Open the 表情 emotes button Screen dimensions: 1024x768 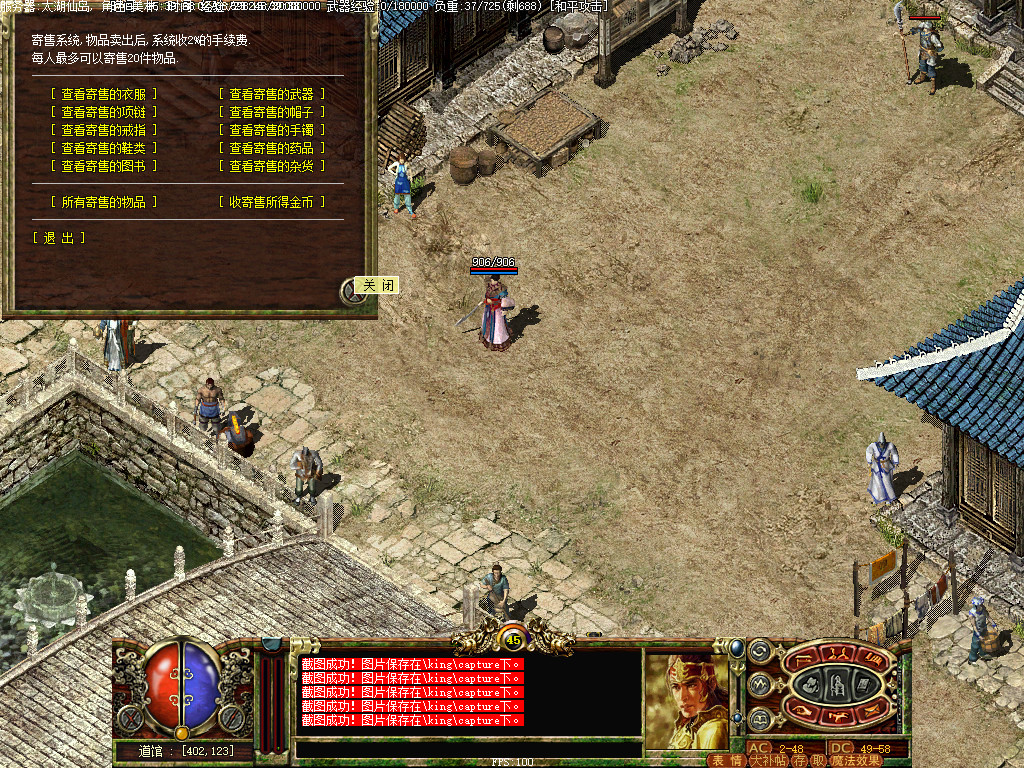727,760
